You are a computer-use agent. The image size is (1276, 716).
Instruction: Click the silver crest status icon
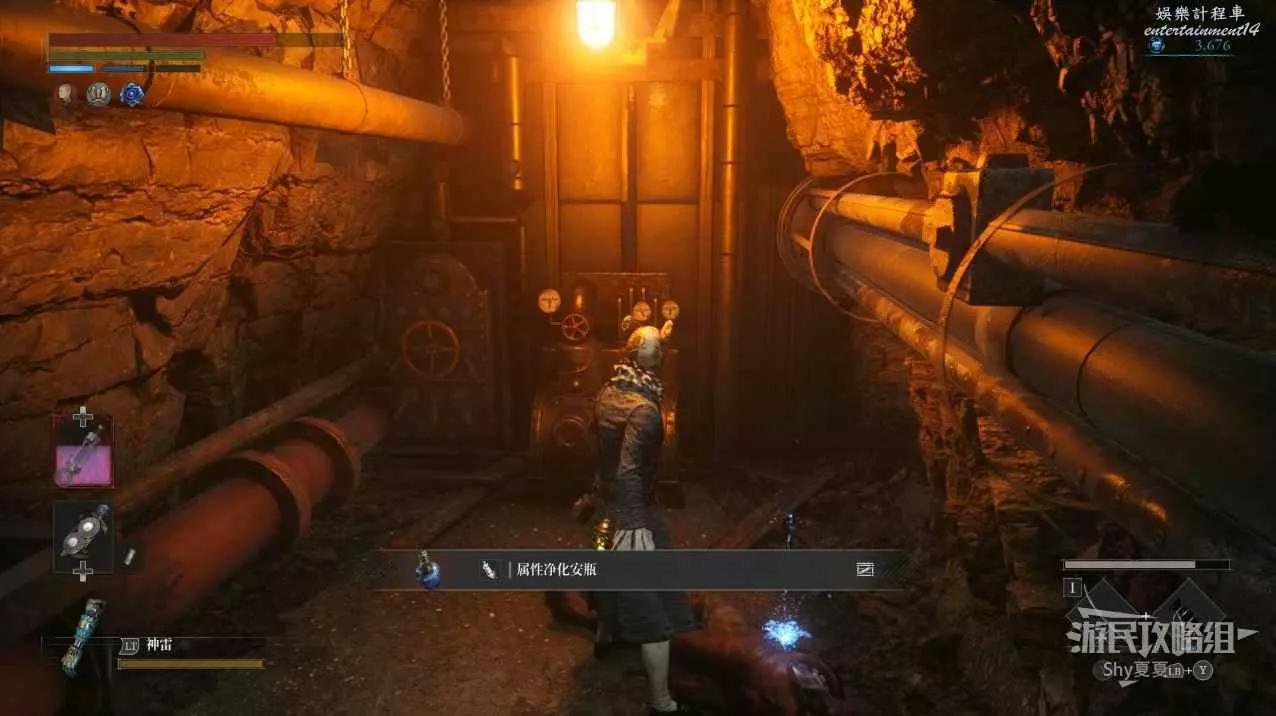point(98,95)
